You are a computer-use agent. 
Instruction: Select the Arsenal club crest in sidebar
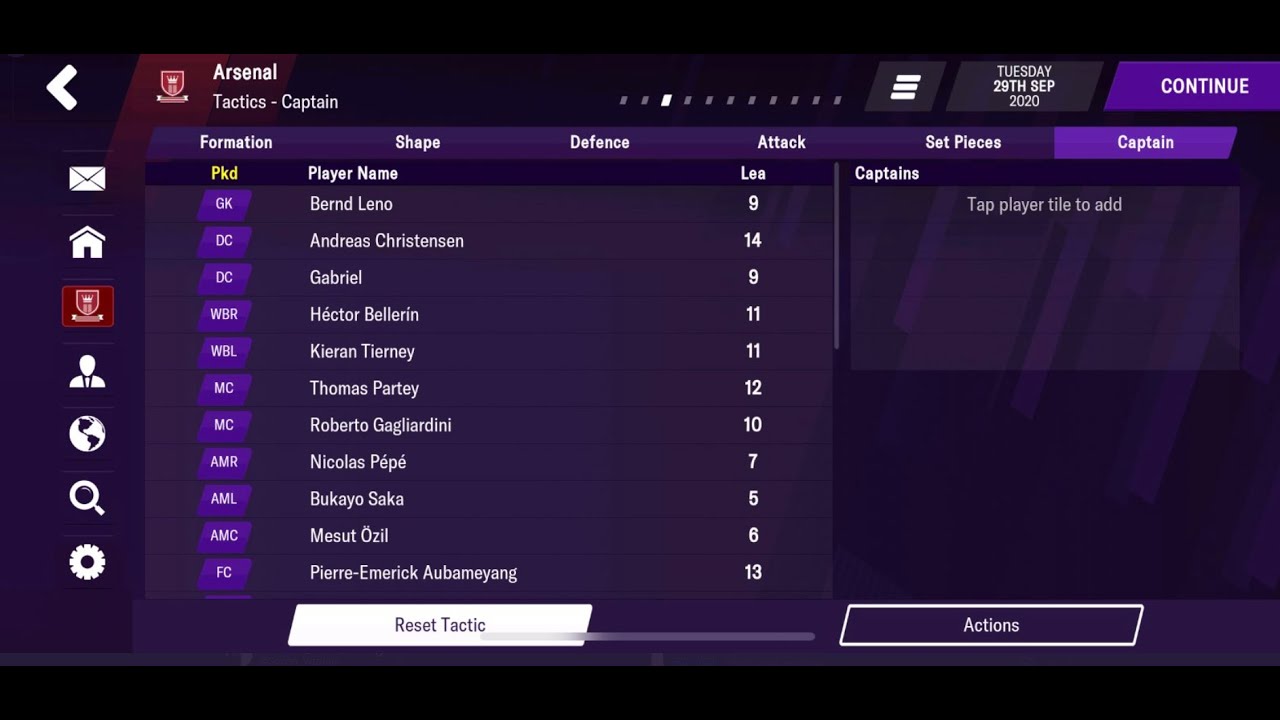(x=87, y=306)
